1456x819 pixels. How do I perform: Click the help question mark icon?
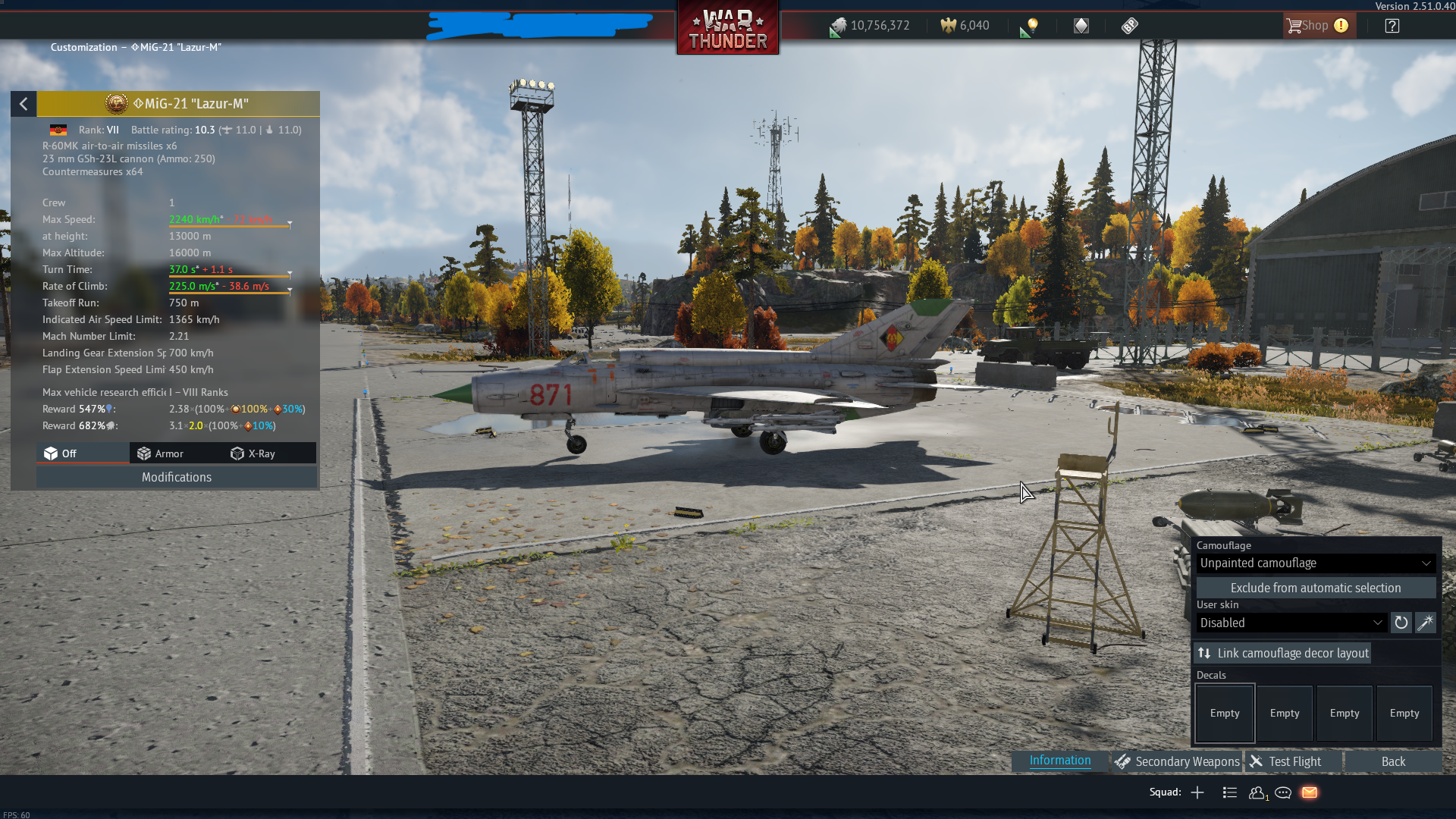(1392, 26)
